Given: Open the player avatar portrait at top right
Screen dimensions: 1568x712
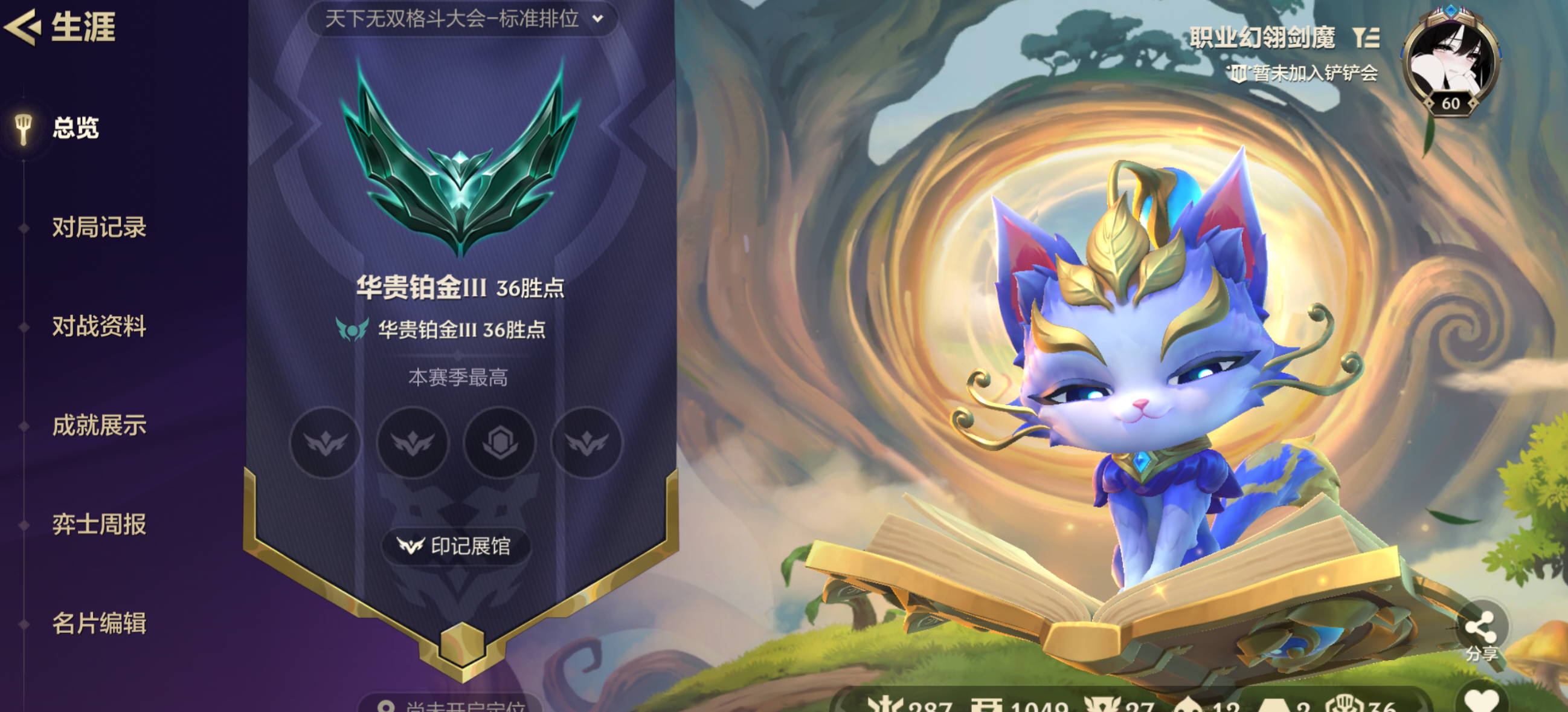Looking at the screenshot, I should 1451,55.
